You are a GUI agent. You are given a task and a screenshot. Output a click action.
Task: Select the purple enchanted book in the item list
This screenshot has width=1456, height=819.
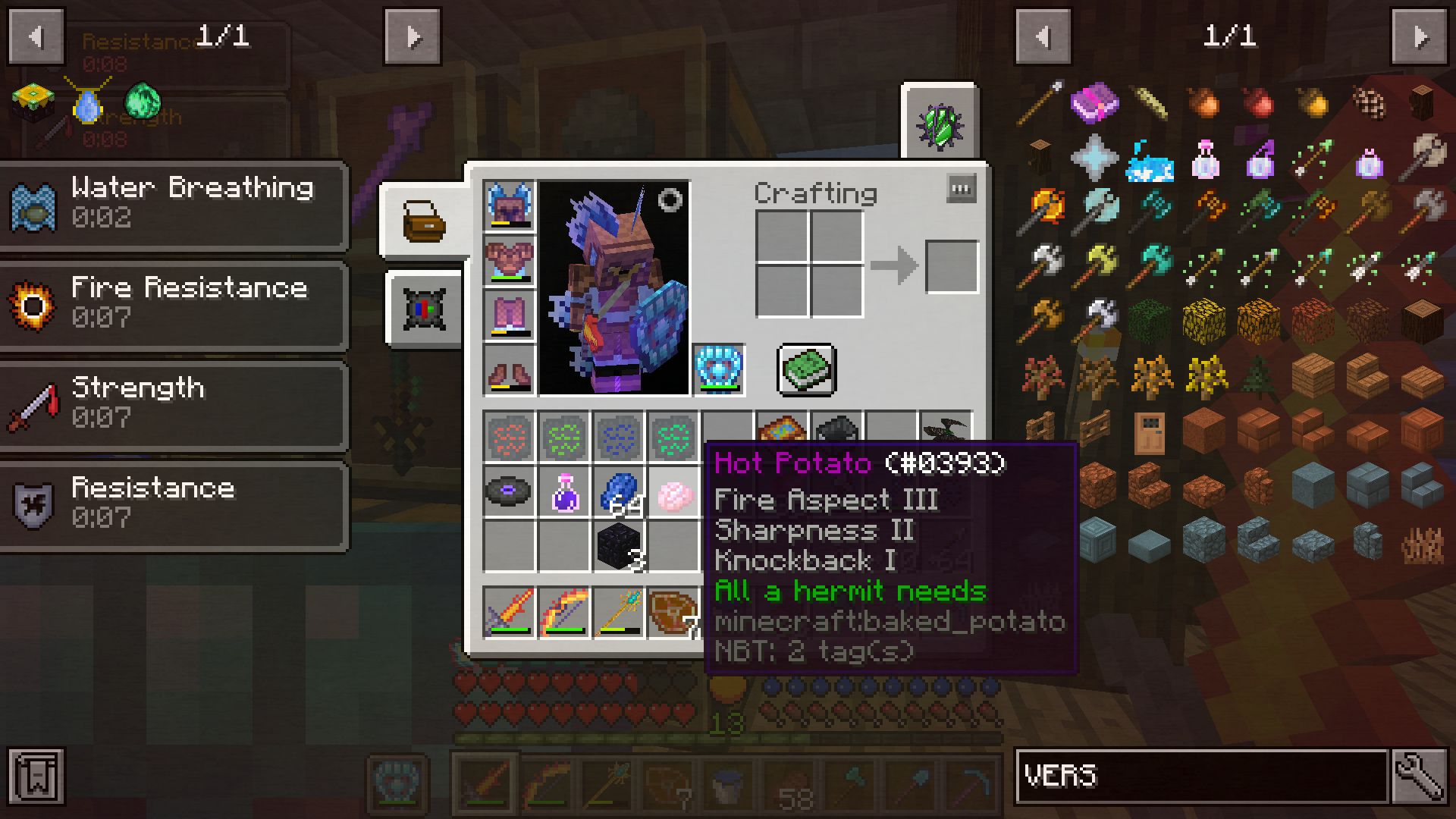point(1094,104)
